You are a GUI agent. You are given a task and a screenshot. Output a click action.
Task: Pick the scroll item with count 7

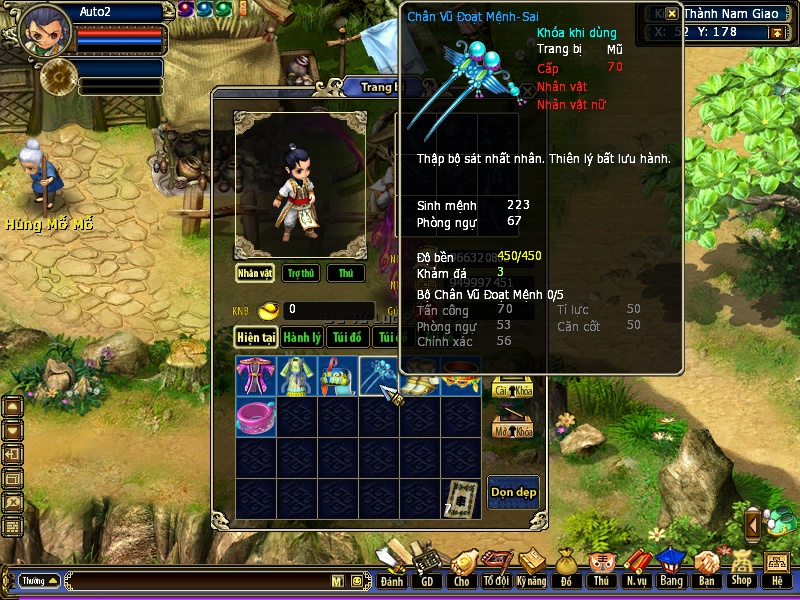coord(461,497)
